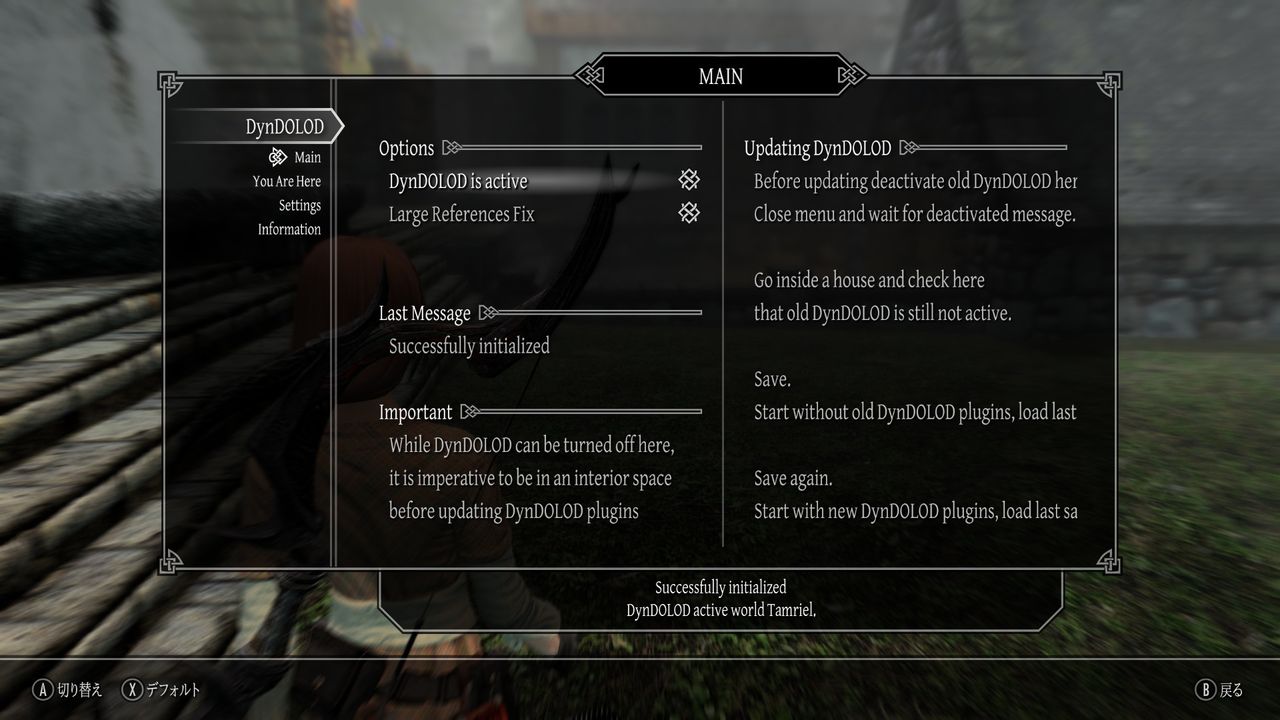
Task: Open the Settings page in the sidebar
Action: pyautogui.click(x=300, y=205)
